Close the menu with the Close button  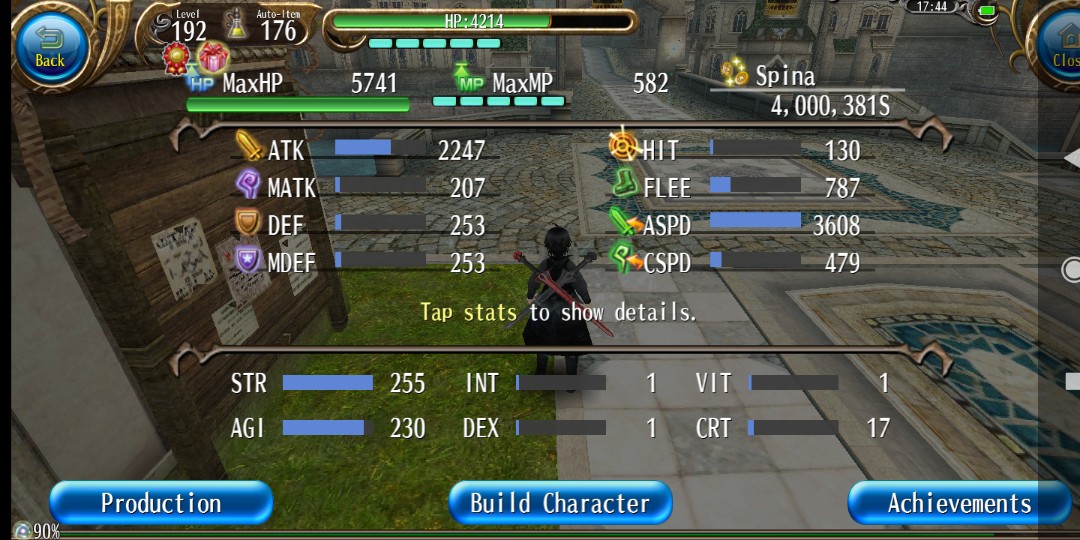pos(1062,47)
